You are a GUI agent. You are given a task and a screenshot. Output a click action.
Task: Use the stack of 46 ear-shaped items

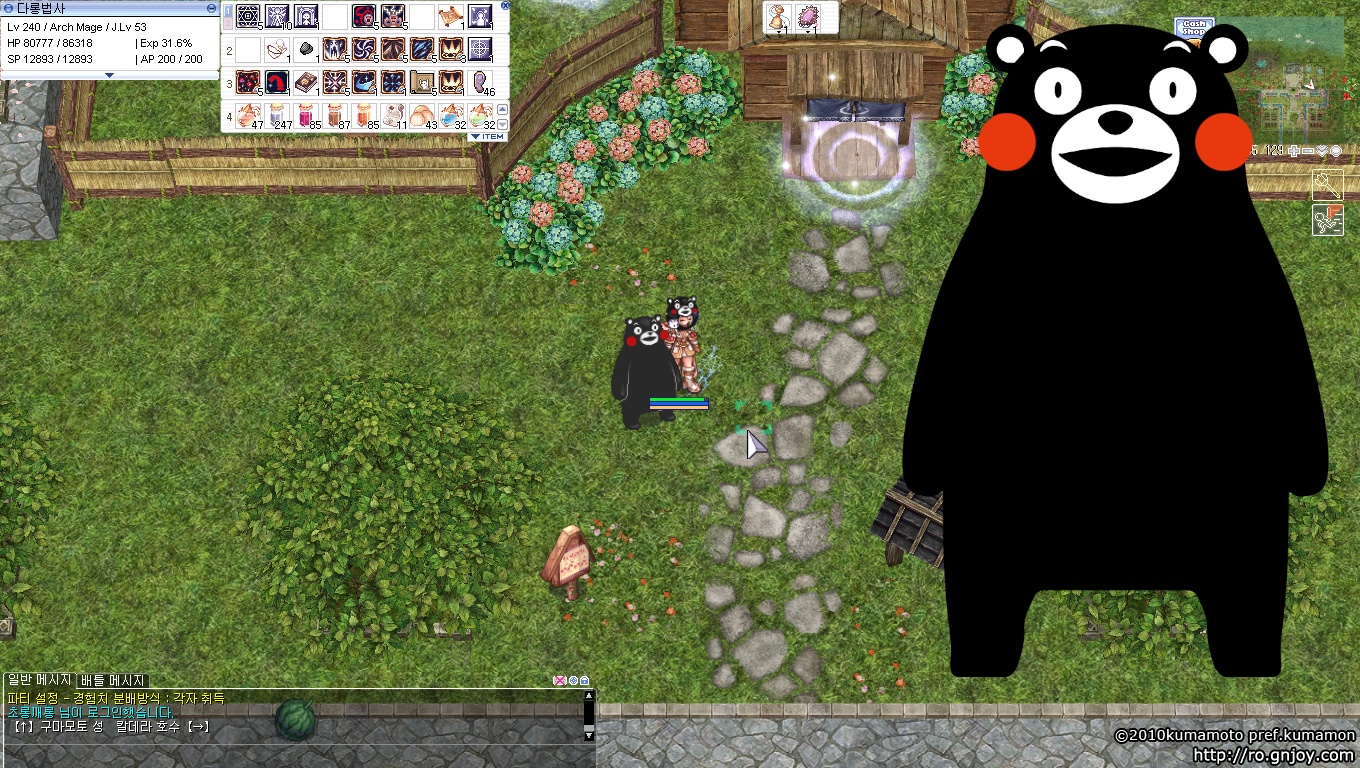pyautogui.click(x=480, y=83)
